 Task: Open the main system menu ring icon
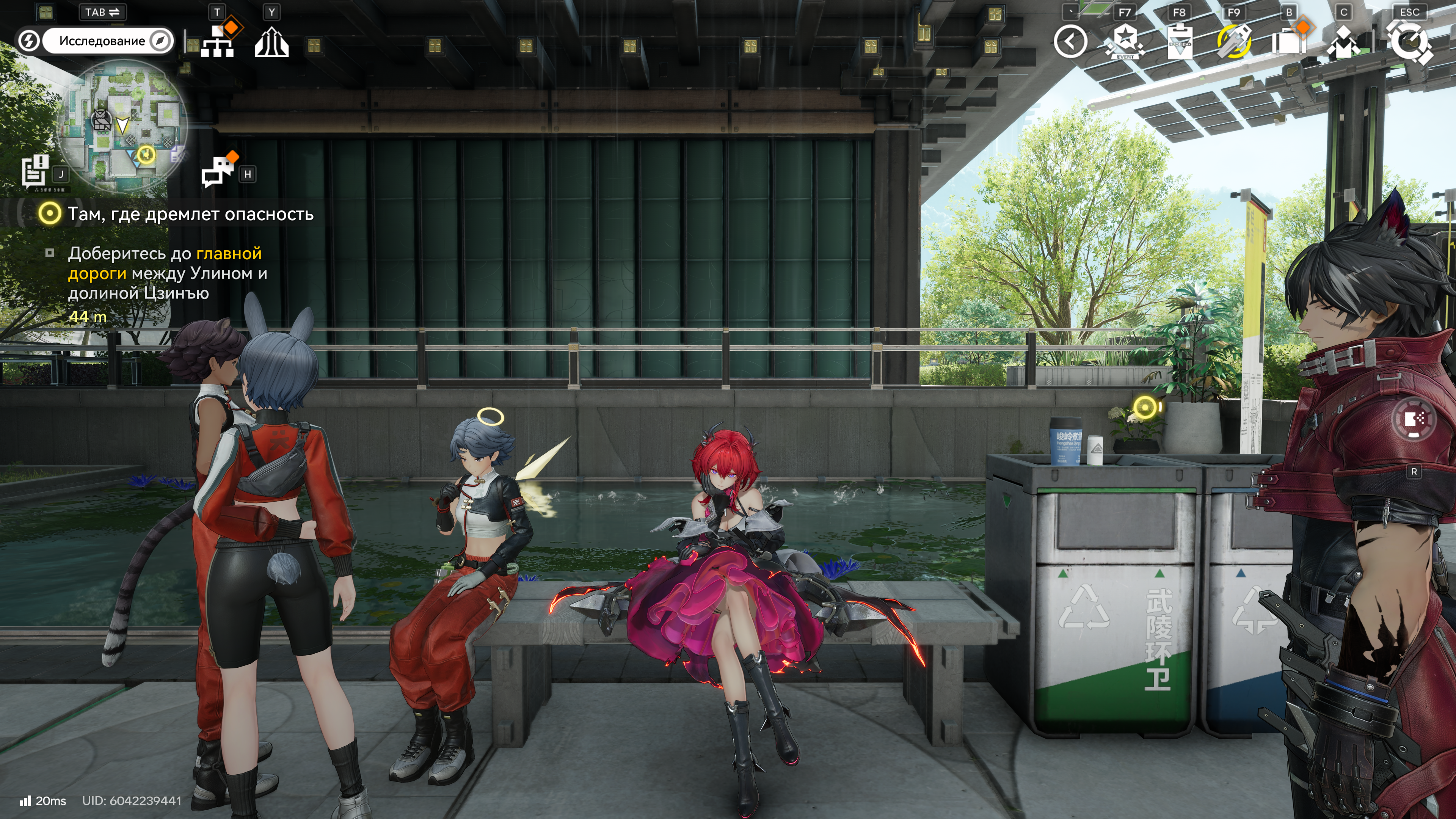click(1410, 42)
